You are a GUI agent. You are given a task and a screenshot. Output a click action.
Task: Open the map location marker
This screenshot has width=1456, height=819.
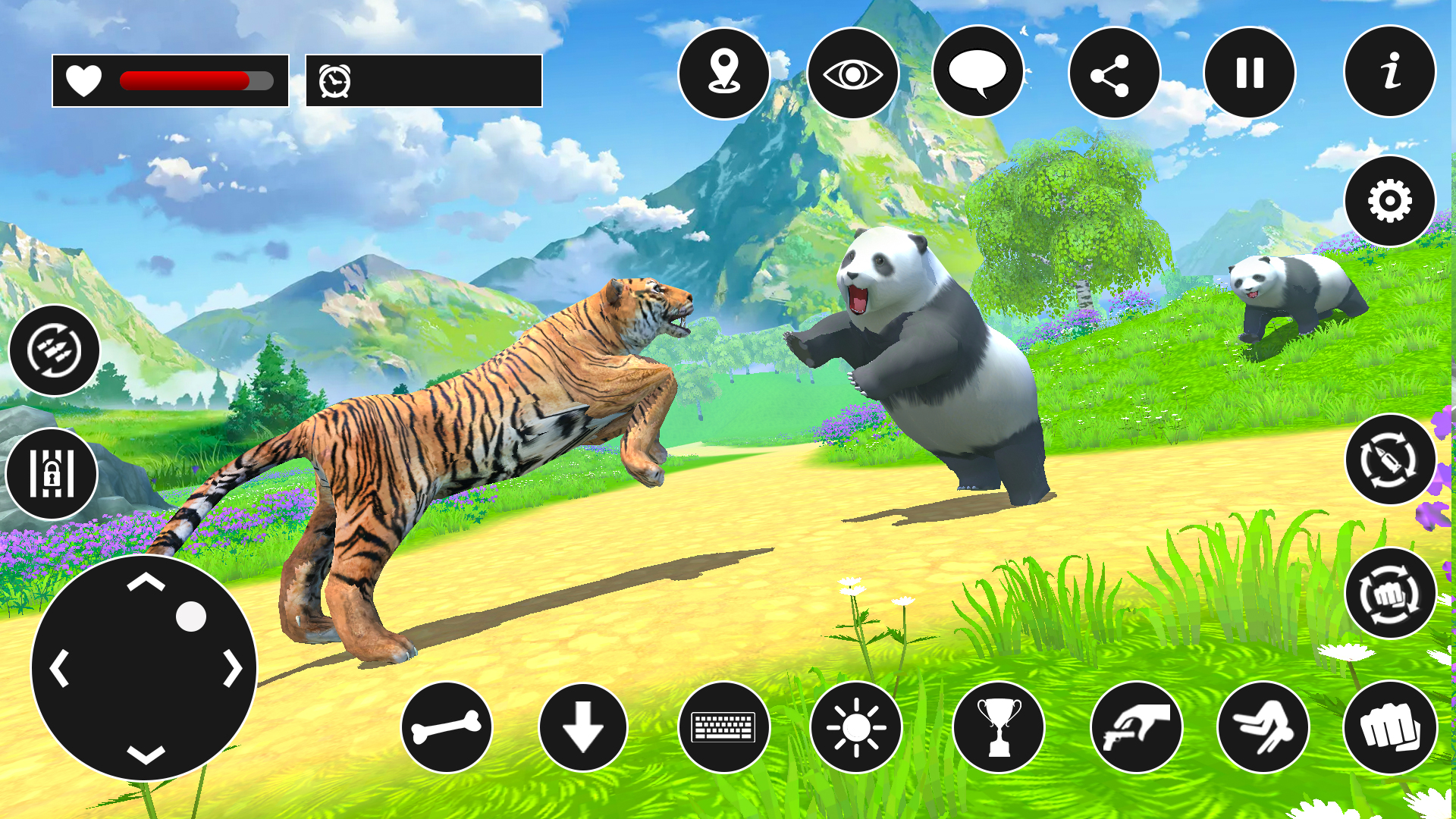click(x=726, y=74)
